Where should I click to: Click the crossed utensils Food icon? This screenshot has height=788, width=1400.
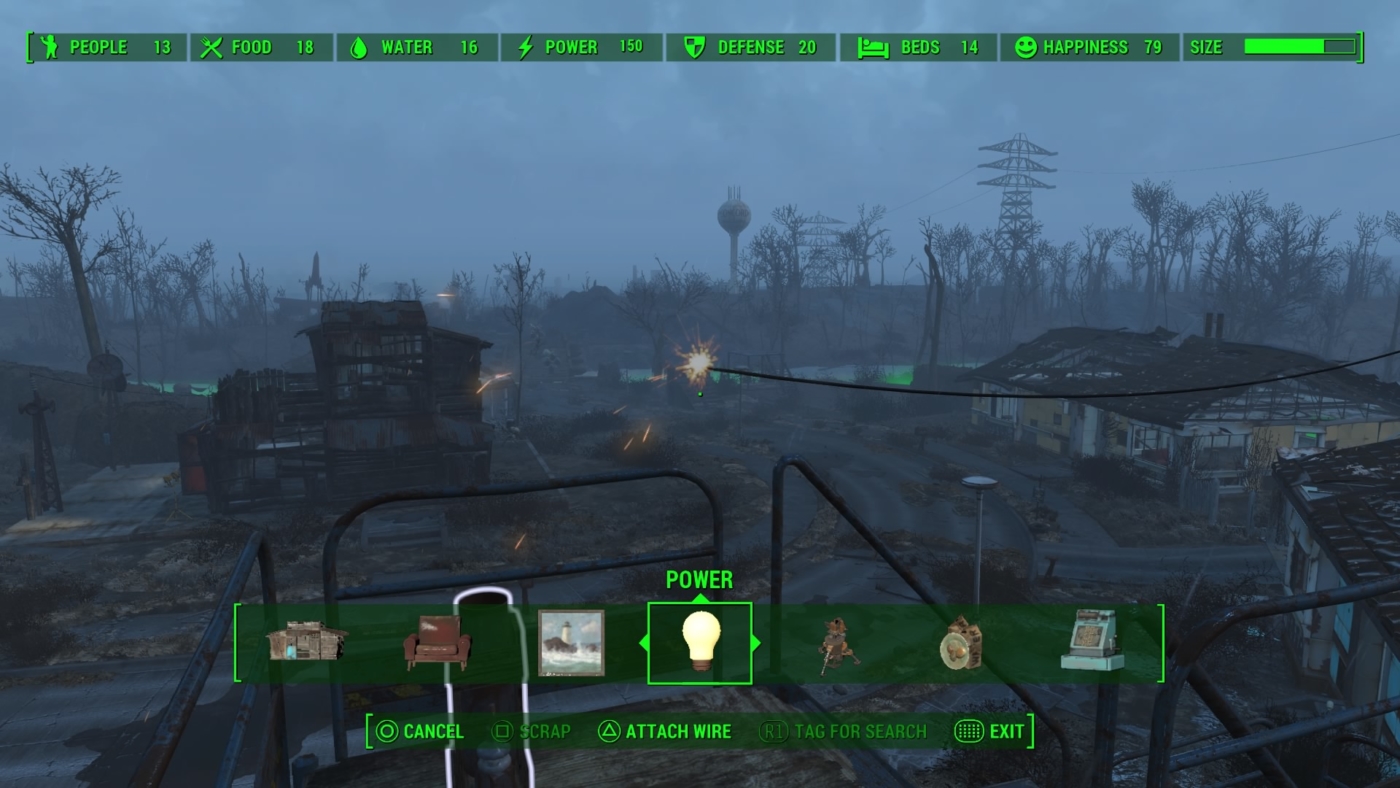point(211,46)
